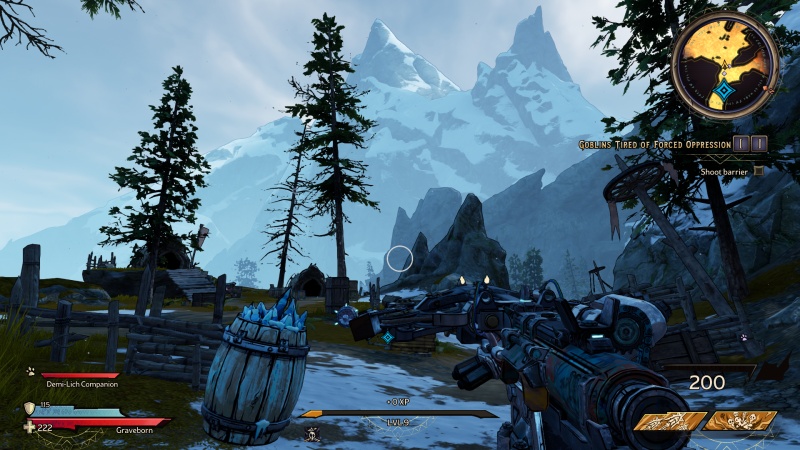Activate the skull-pile skill icon
The width and height of the screenshot is (800, 450).
[740, 420]
